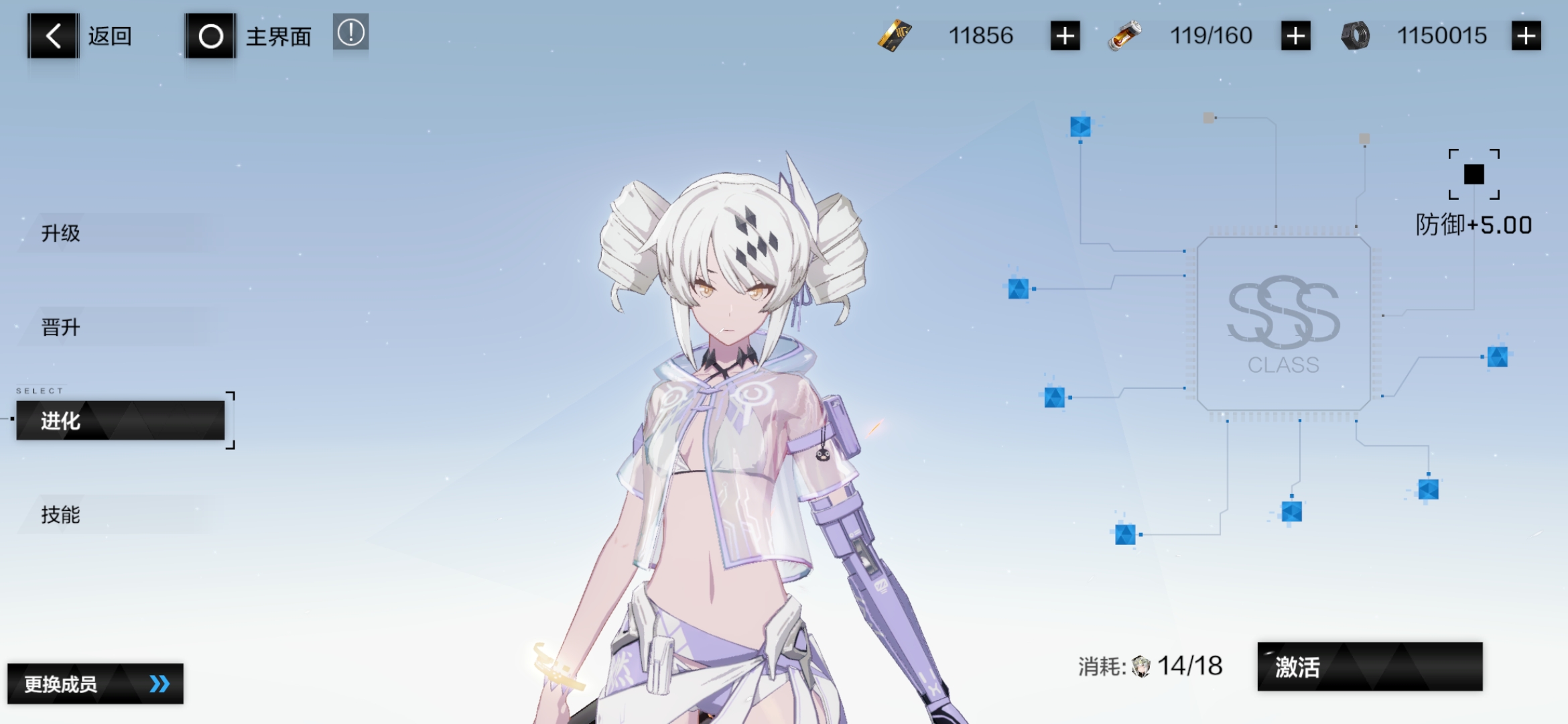Open purchase with plus beside 11856

[1065, 36]
